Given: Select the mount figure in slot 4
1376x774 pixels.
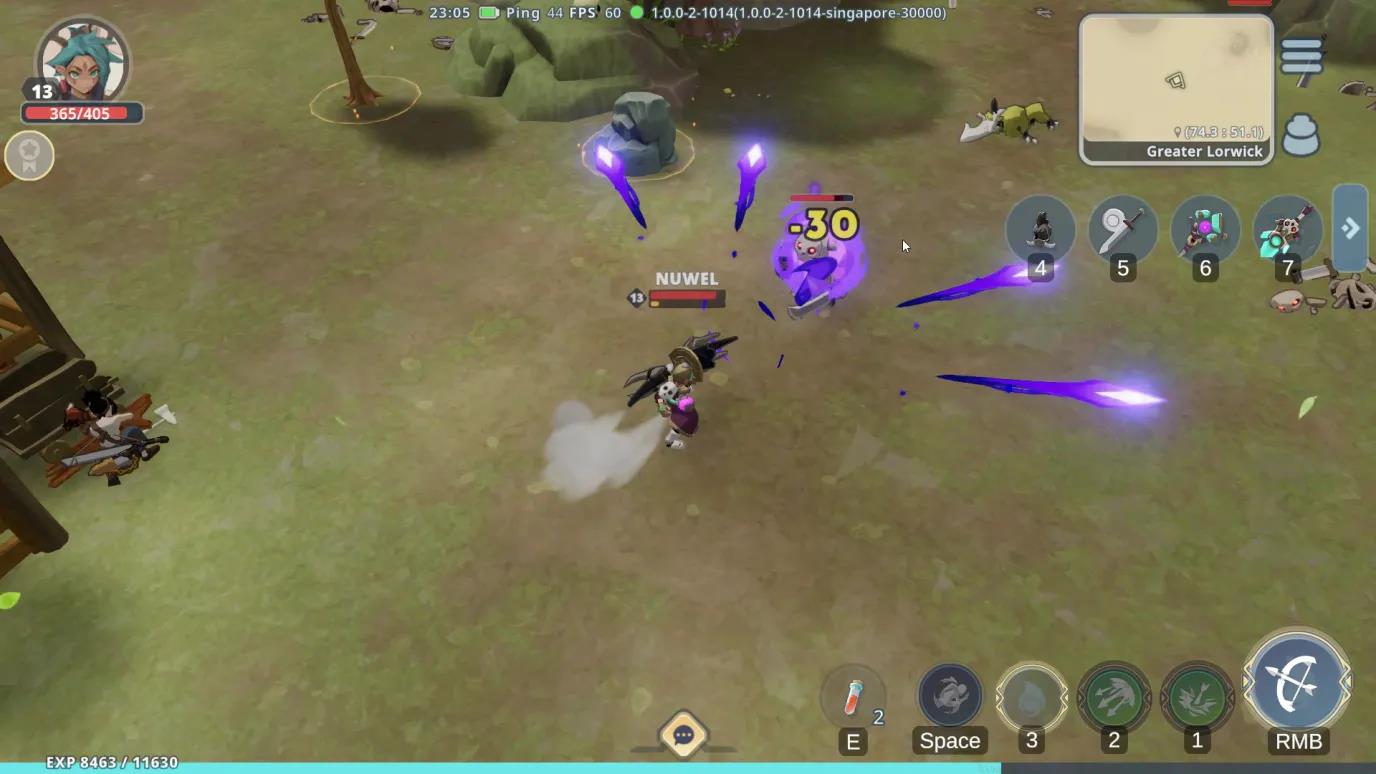Looking at the screenshot, I should [x=1040, y=230].
